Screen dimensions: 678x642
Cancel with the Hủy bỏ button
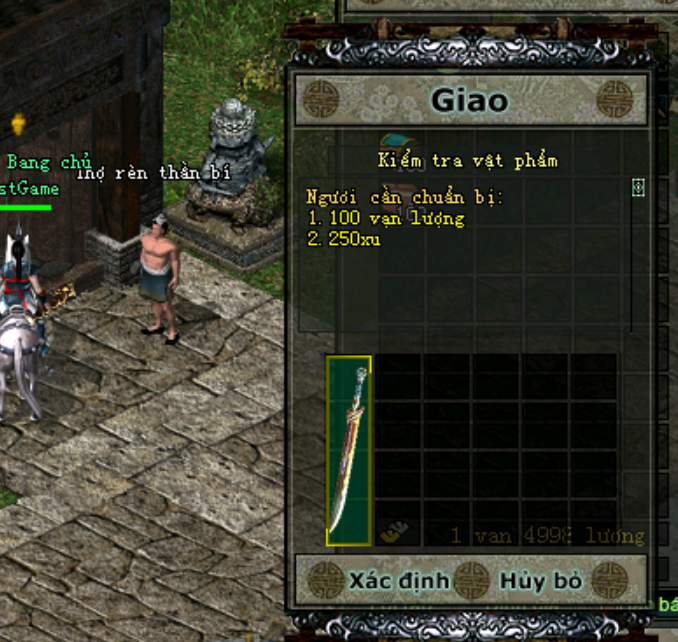(x=540, y=580)
